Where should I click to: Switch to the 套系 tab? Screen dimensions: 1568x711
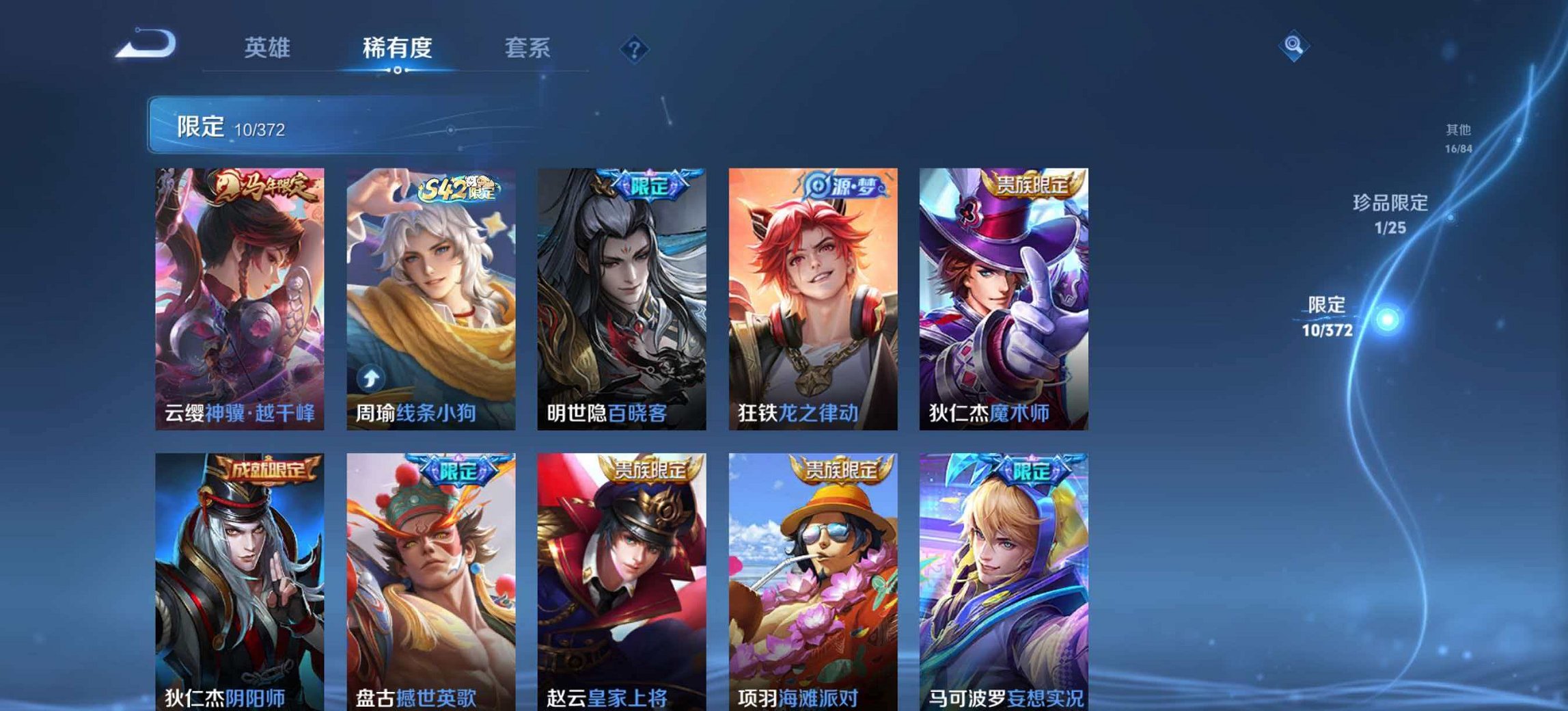tap(529, 47)
